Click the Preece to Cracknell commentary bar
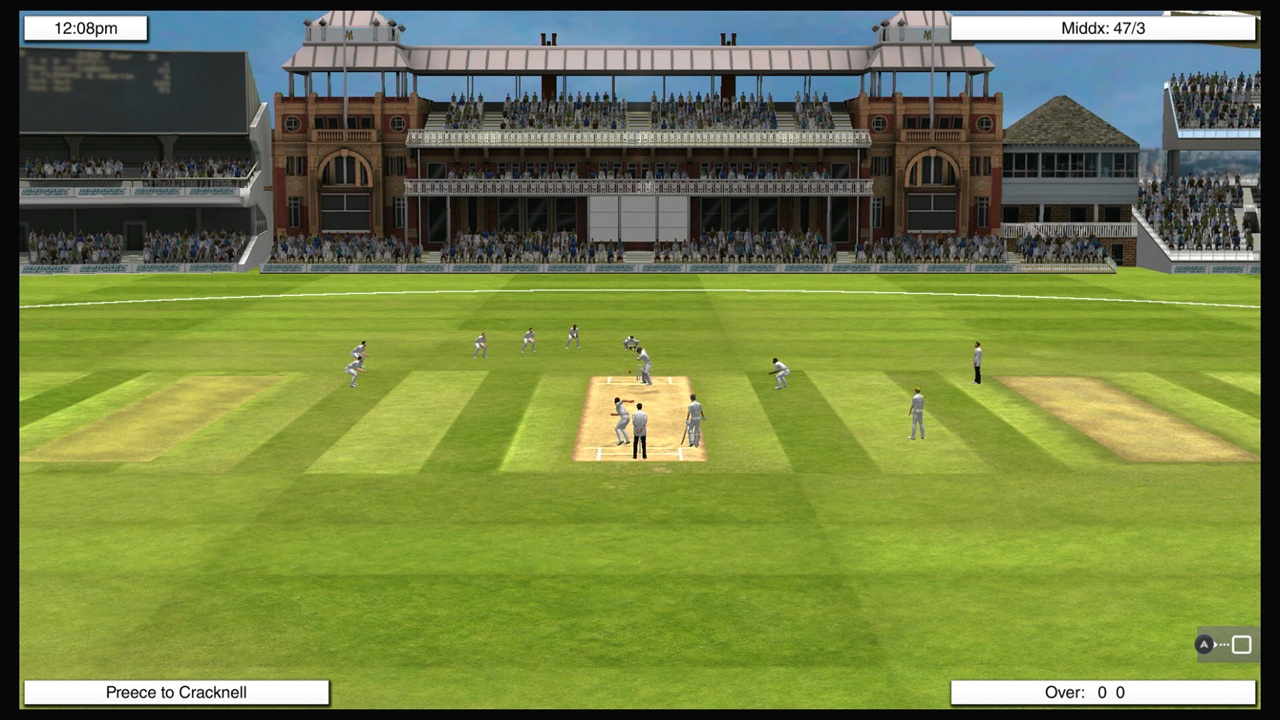 tap(176, 692)
